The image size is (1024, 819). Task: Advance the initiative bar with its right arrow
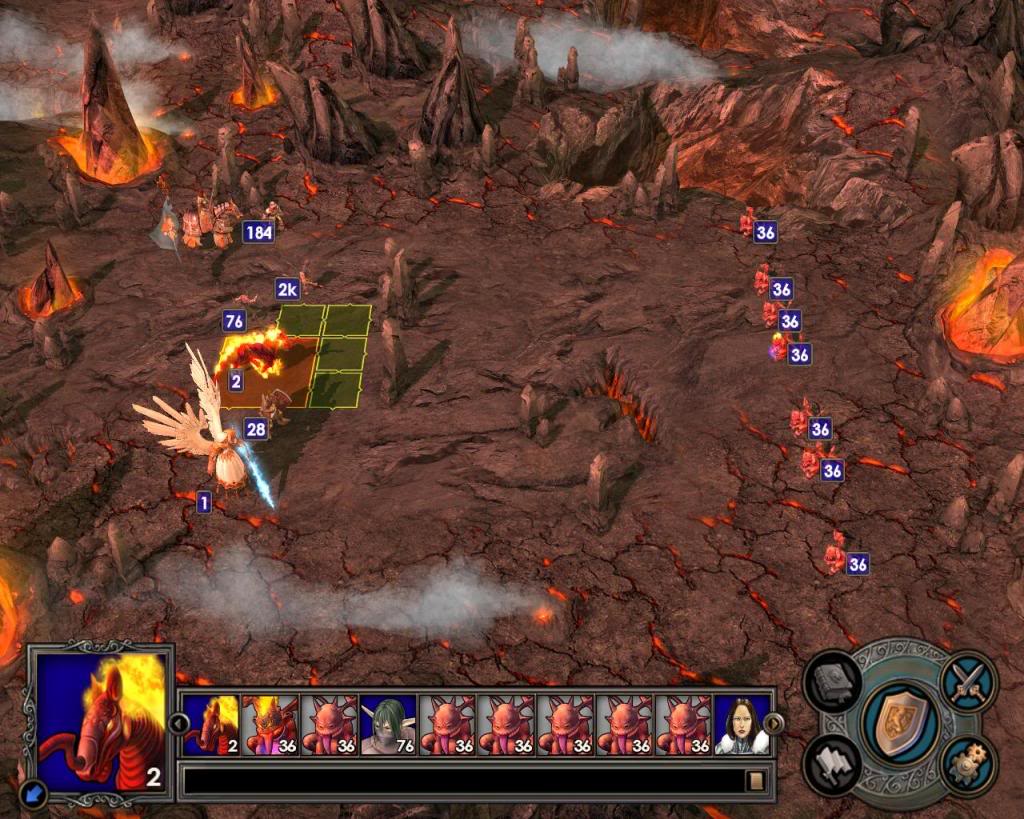click(x=773, y=723)
